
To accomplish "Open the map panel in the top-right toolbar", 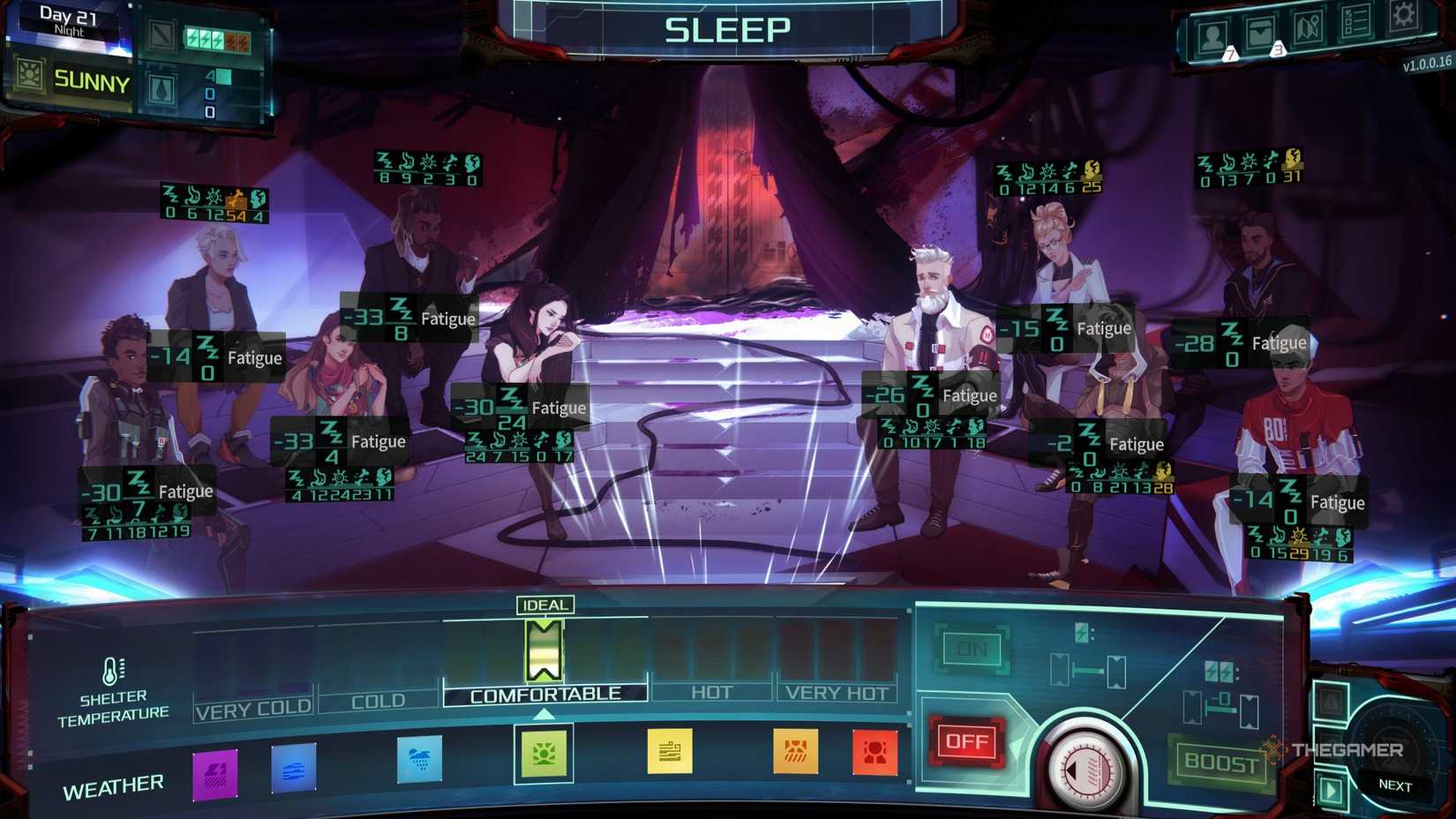I will (x=1309, y=29).
